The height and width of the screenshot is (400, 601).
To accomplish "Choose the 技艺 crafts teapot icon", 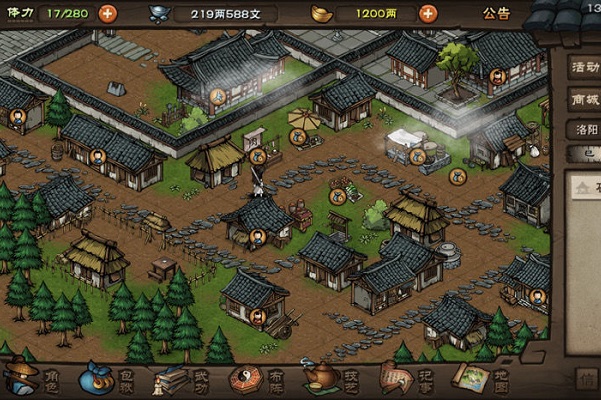I will tap(329, 378).
